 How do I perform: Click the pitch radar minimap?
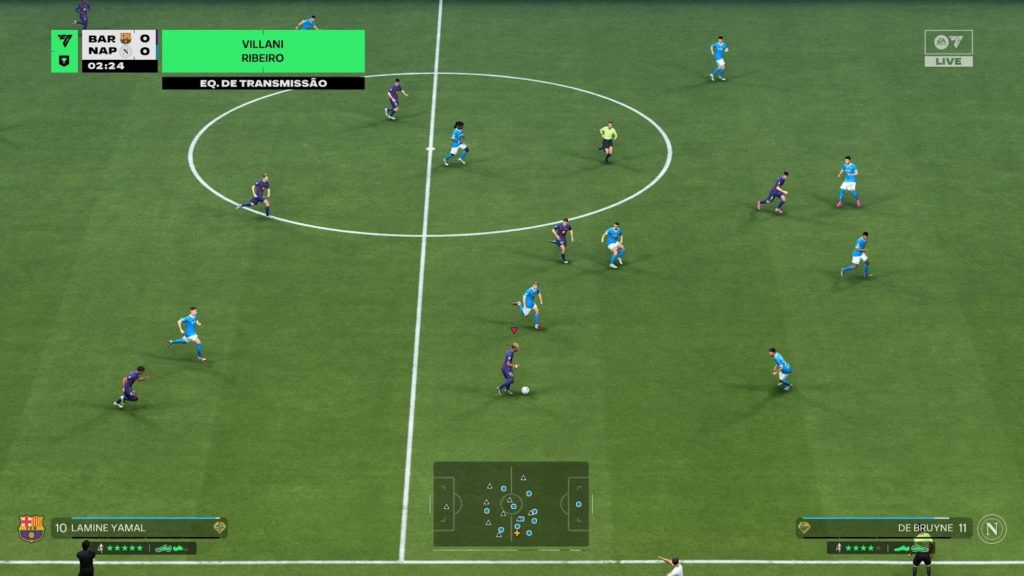[x=510, y=503]
